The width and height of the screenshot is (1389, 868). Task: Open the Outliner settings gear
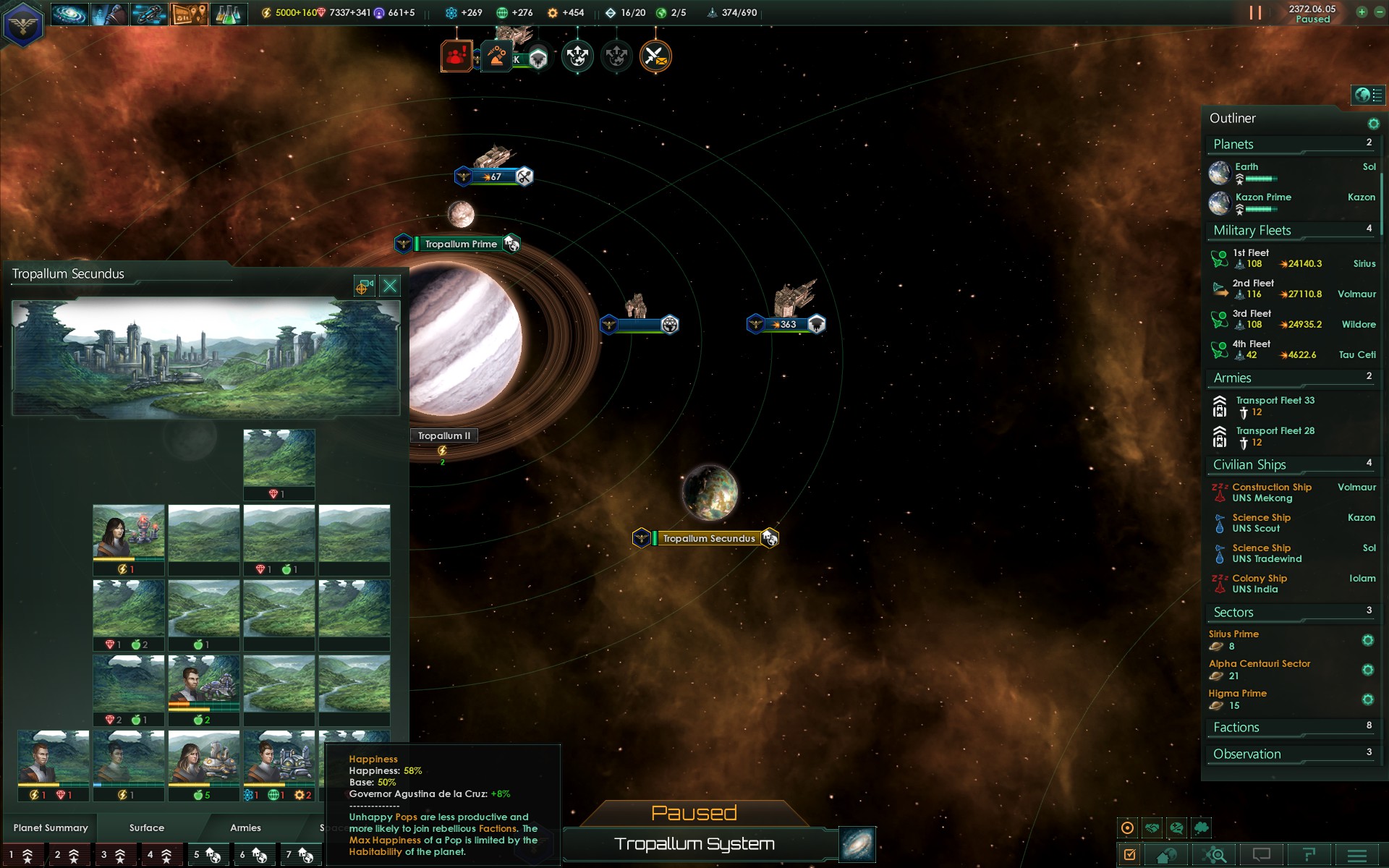pos(1373,124)
